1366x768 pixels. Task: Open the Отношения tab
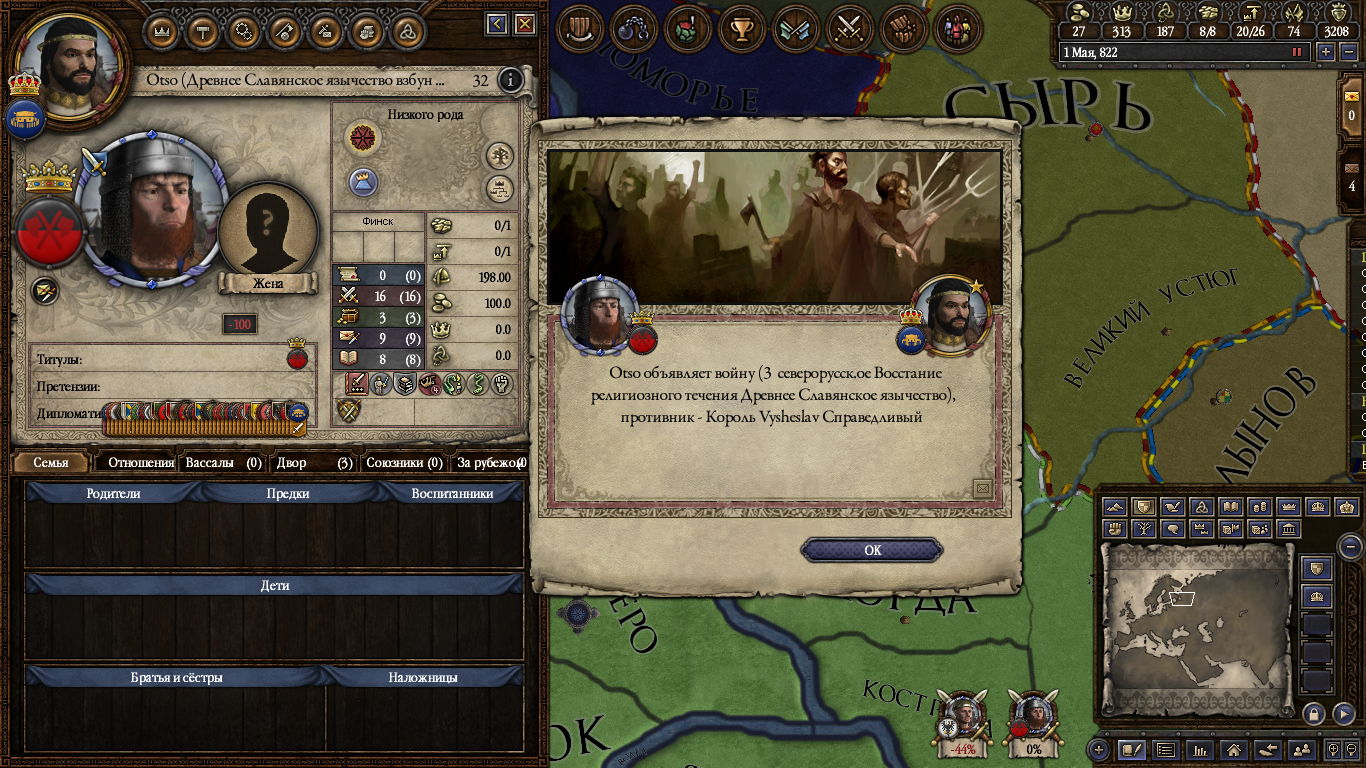140,463
